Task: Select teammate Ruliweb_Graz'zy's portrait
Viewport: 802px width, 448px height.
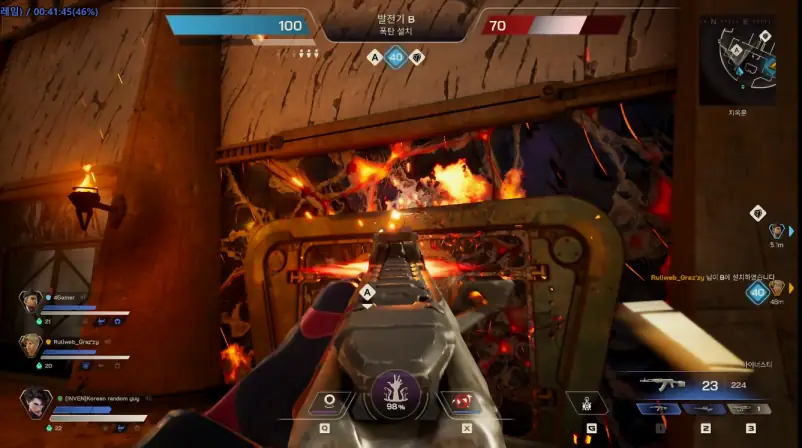Action: [x=30, y=345]
